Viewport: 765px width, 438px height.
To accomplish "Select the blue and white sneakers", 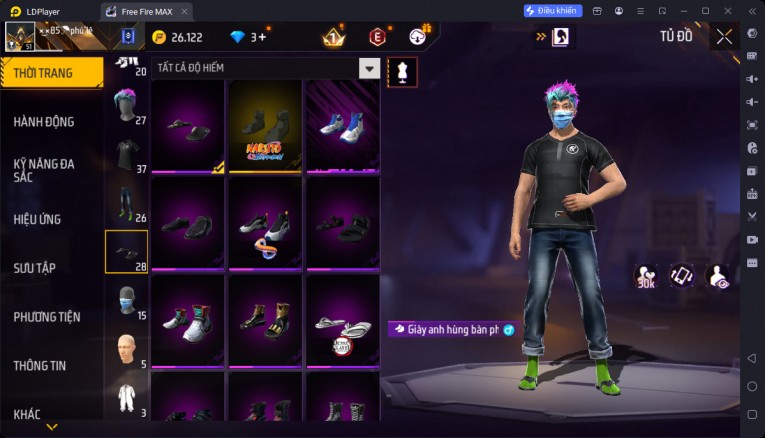I will [x=342, y=127].
